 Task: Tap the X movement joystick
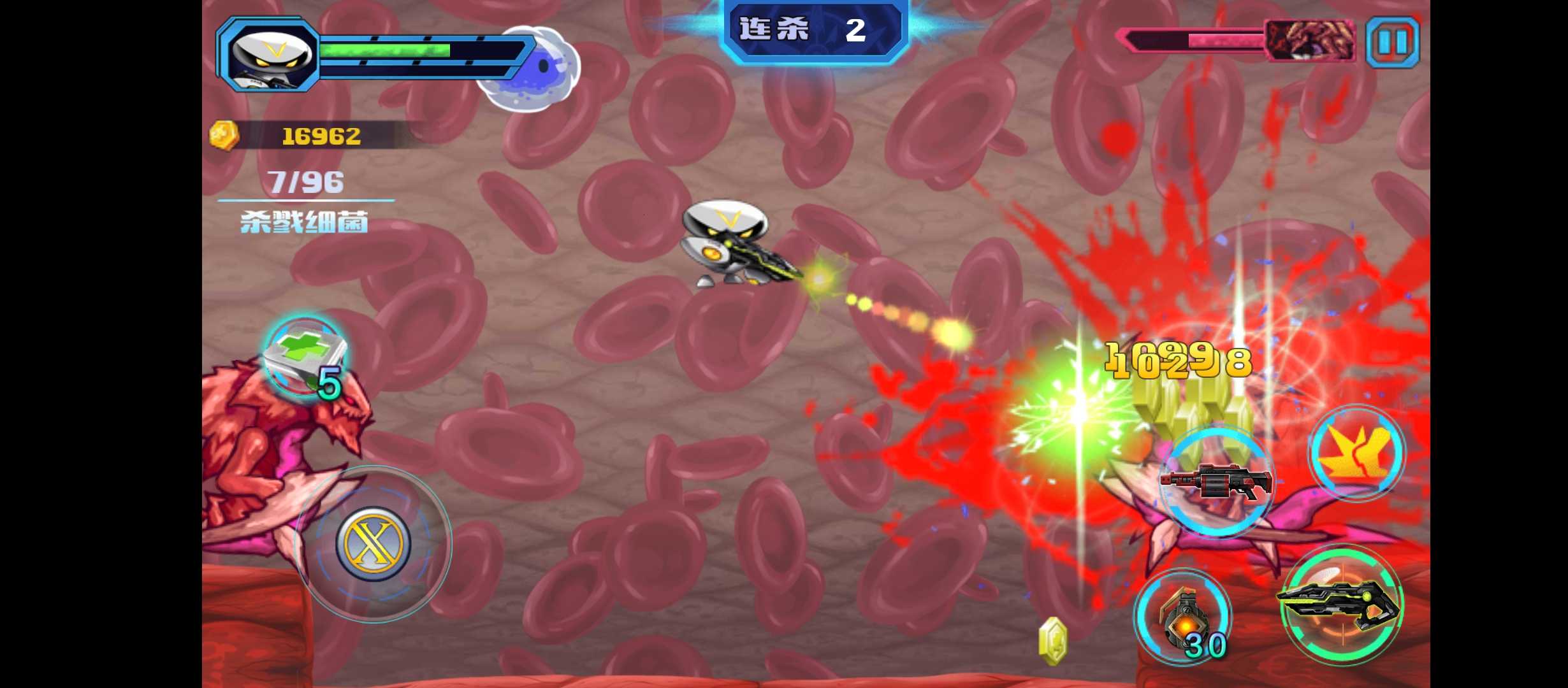pyautogui.click(x=373, y=543)
